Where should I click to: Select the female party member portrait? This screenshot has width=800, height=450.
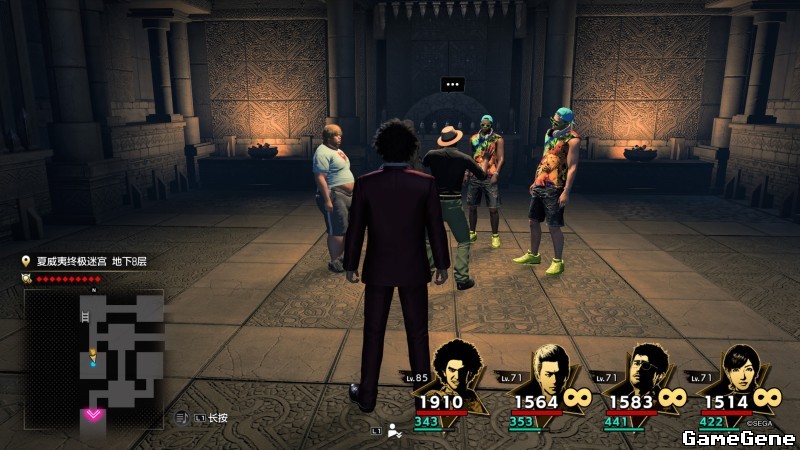[x=740, y=368]
